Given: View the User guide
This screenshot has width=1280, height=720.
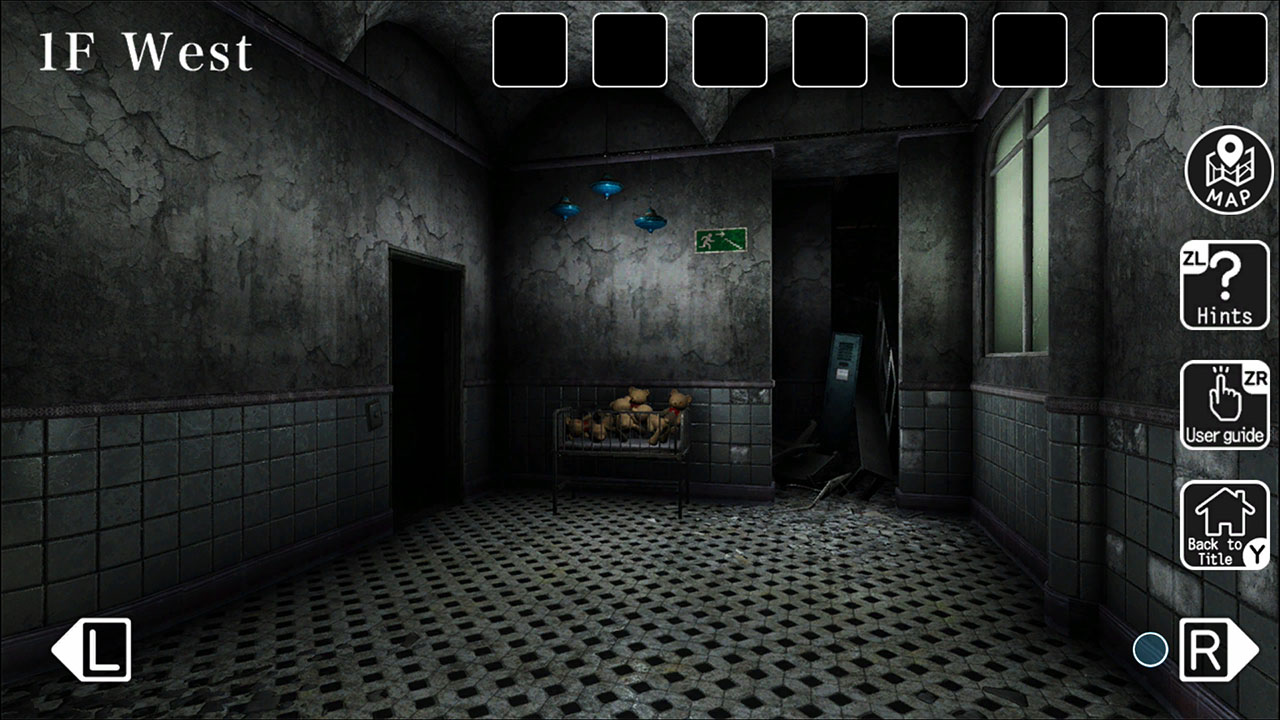Looking at the screenshot, I should pos(1225,405).
